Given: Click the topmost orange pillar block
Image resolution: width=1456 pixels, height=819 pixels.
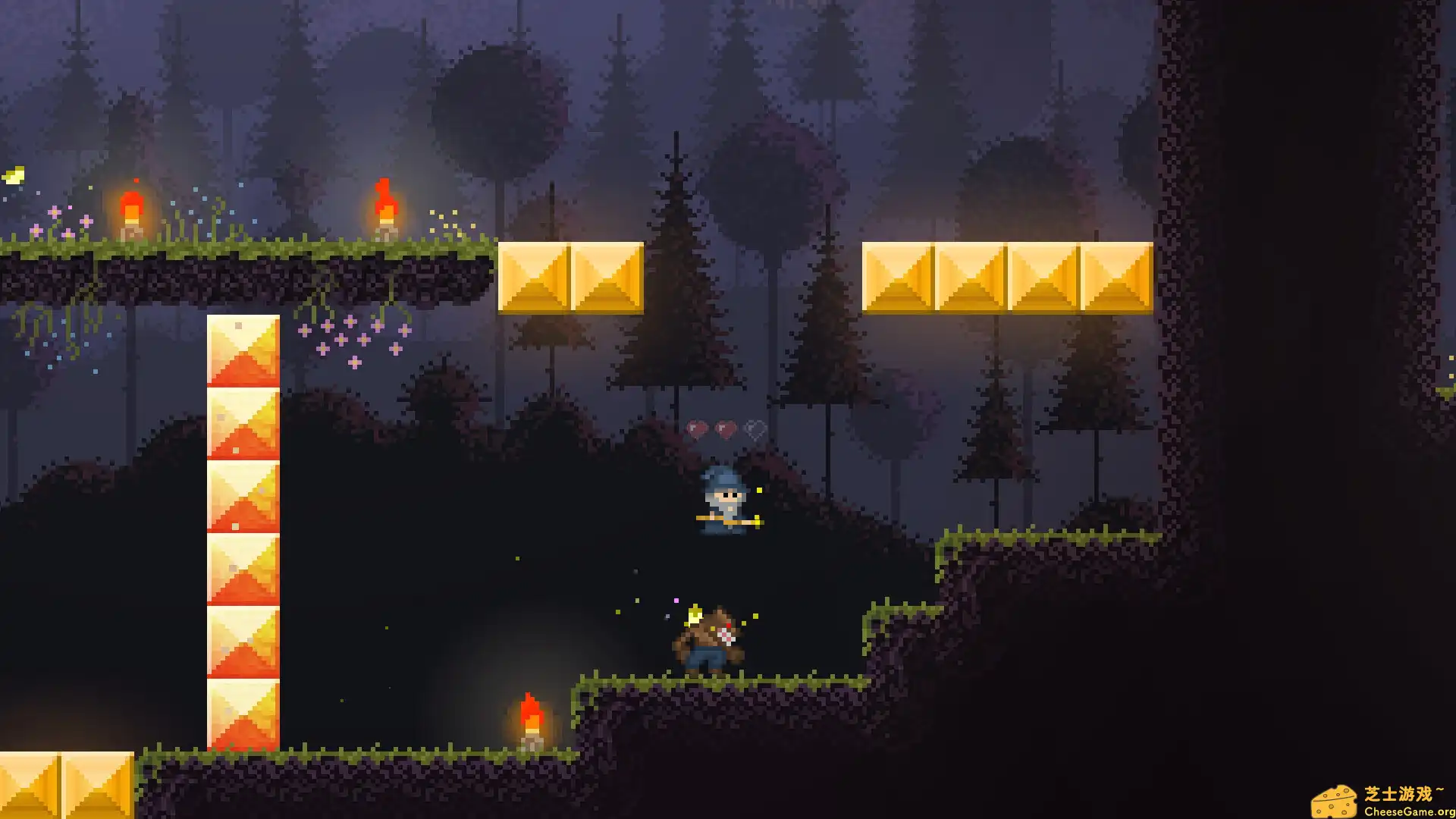Looking at the screenshot, I should pyautogui.click(x=244, y=349).
